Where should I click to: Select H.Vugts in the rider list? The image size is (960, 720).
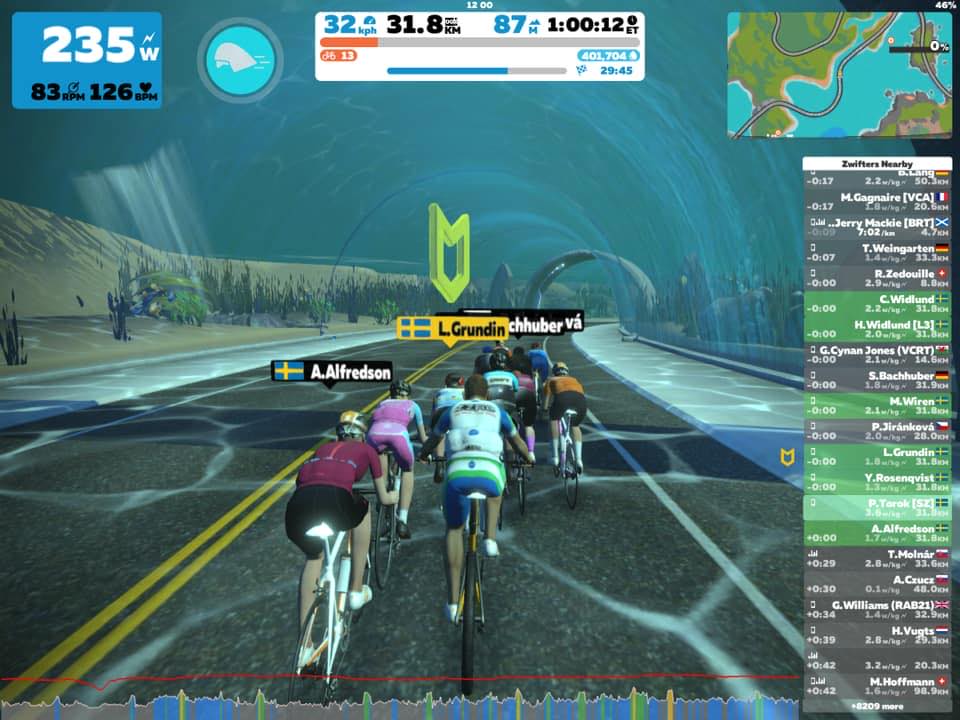point(876,635)
